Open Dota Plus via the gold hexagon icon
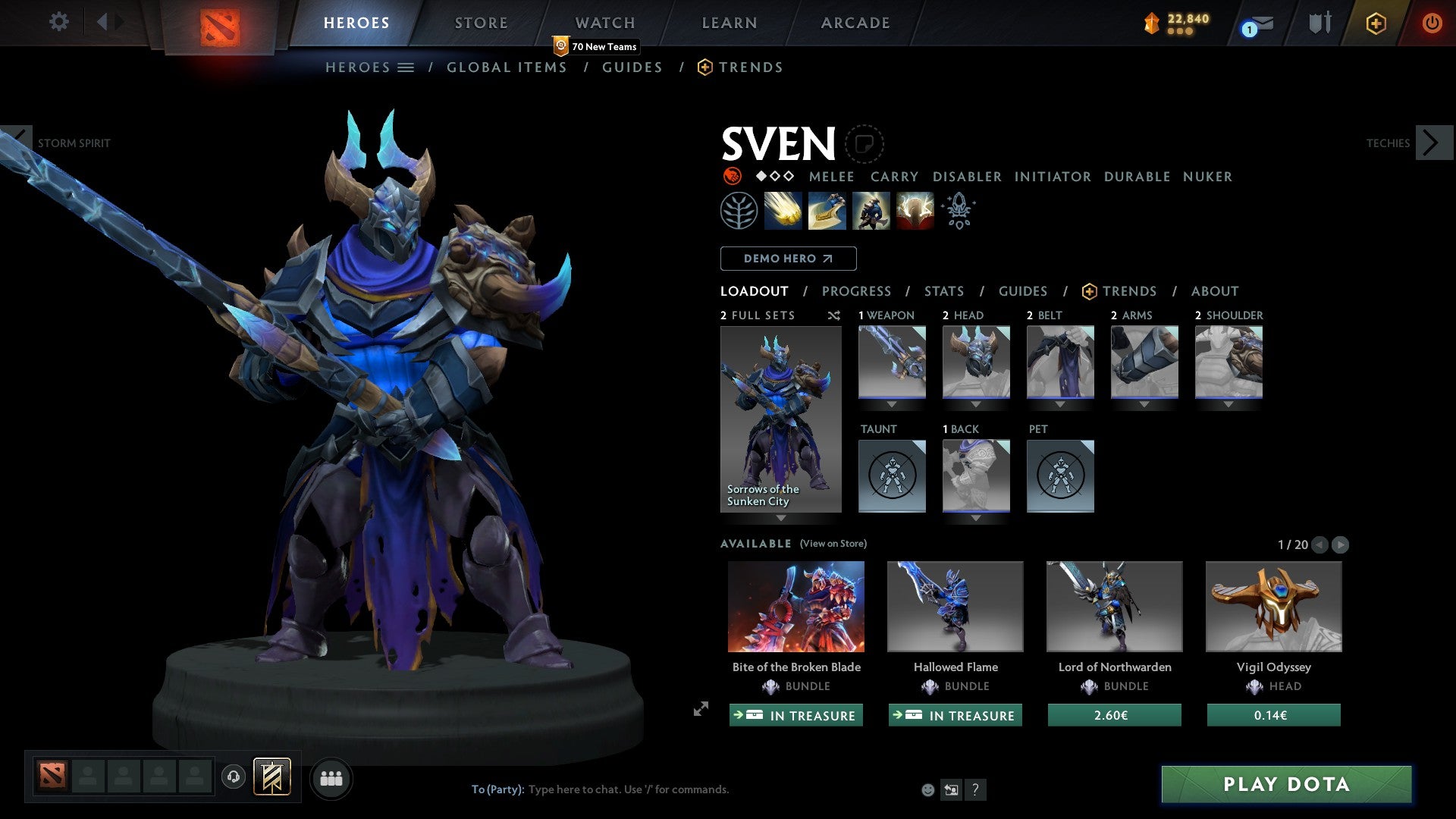The image size is (1456, 819). [1375, 23]
